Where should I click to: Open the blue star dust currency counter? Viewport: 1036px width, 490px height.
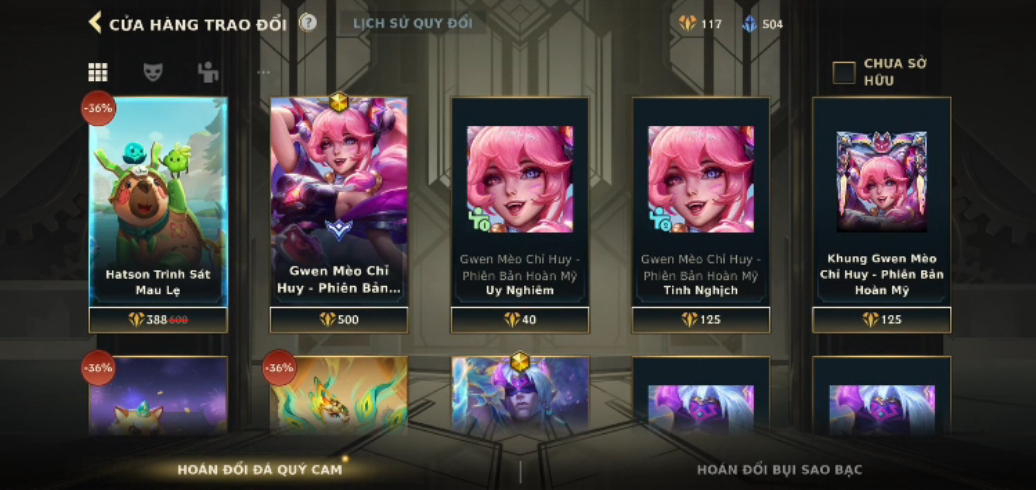pos(762,24)
